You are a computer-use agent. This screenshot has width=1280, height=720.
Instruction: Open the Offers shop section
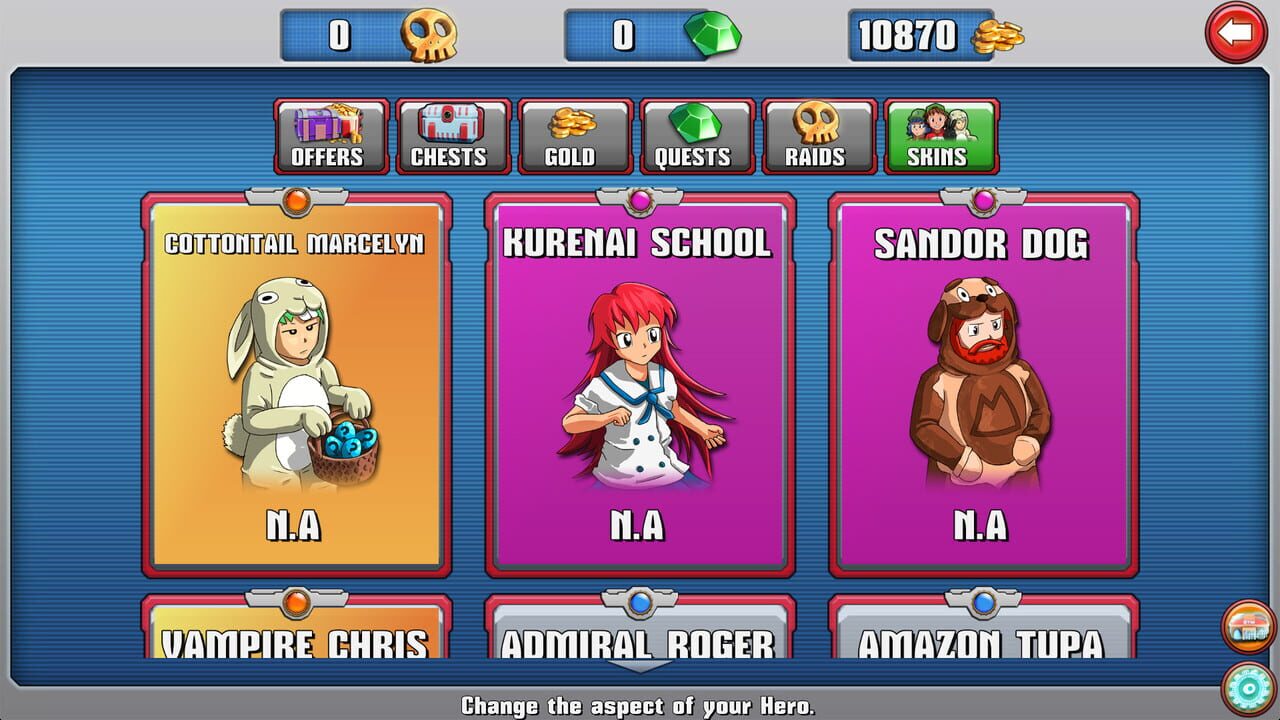pos(329,136)
